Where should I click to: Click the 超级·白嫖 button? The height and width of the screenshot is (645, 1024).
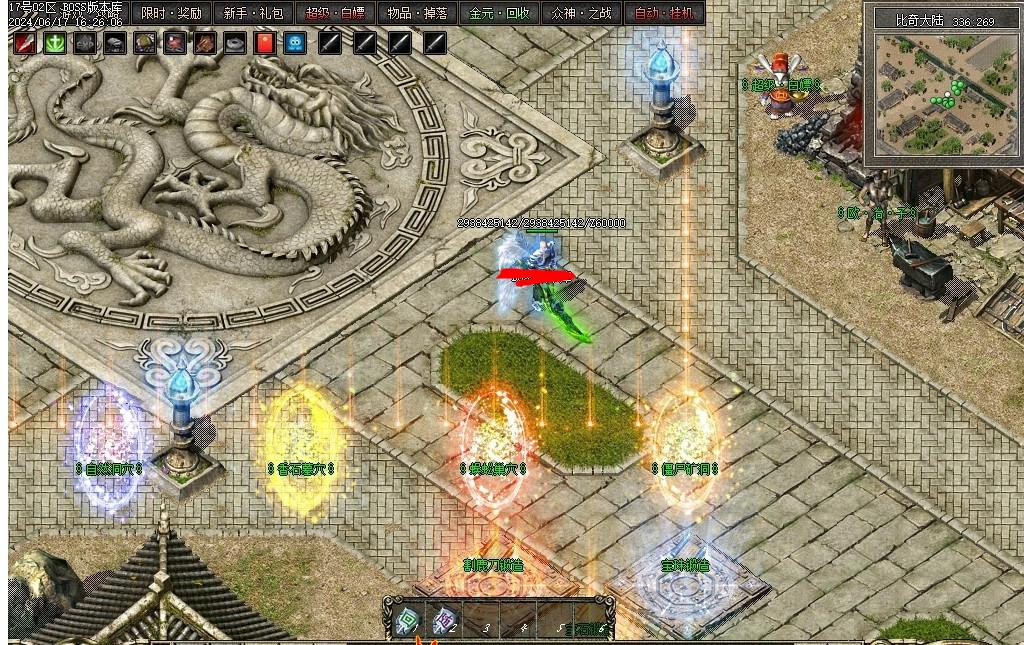tap(335, 14)
